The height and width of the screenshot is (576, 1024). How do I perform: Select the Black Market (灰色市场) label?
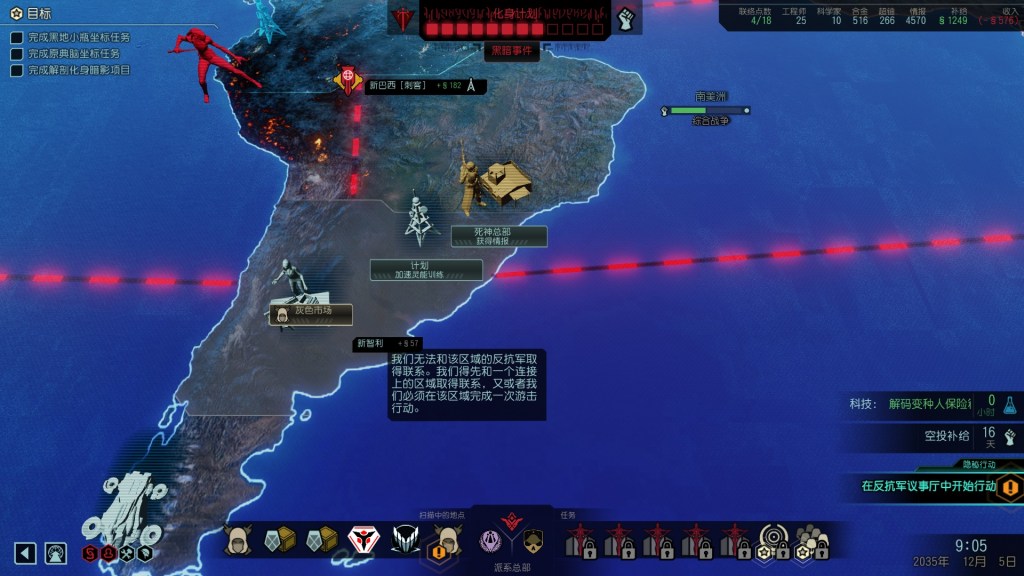pos(310,313)
